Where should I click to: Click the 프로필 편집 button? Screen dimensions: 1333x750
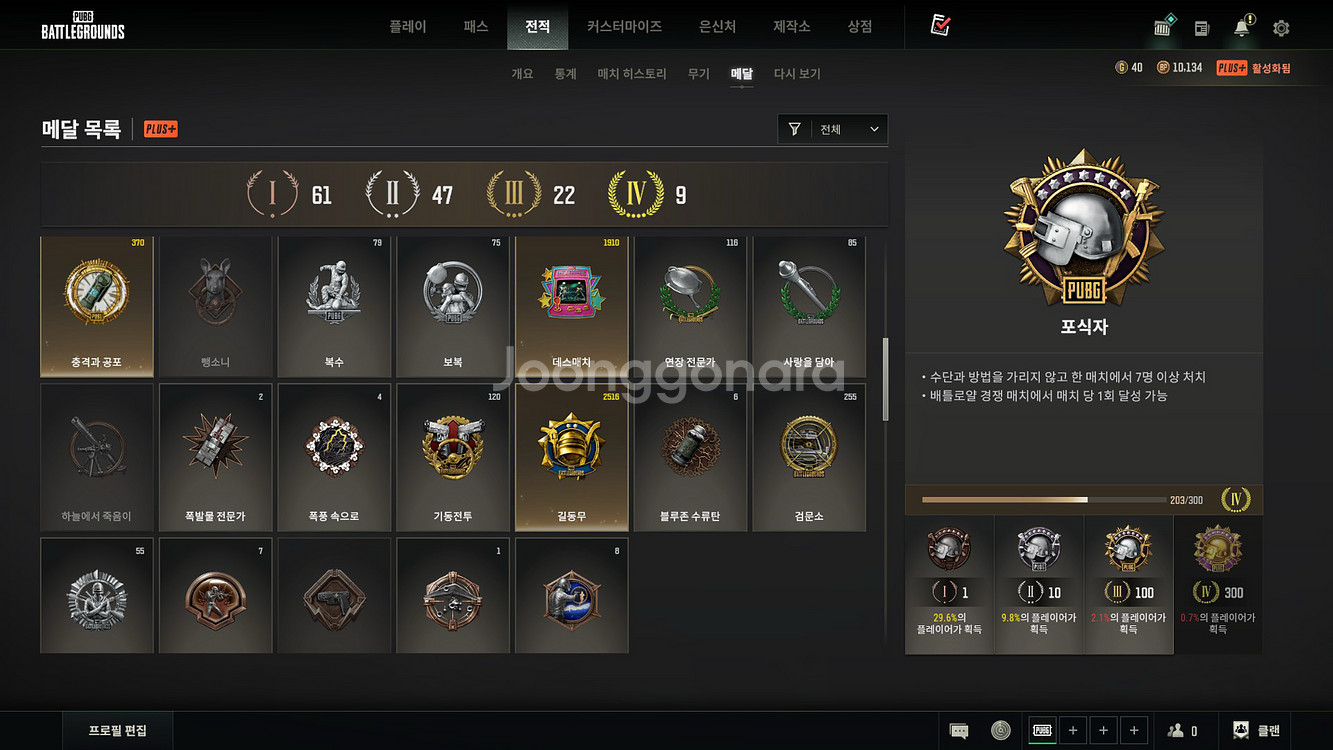click(x=118, y=730)
